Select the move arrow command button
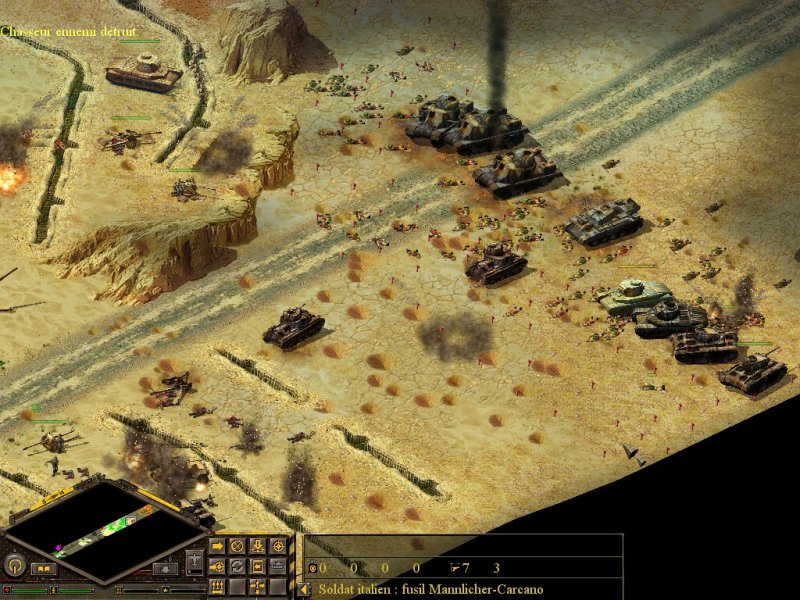The height and width of the screenshot is (600, 800). point(217,547)
